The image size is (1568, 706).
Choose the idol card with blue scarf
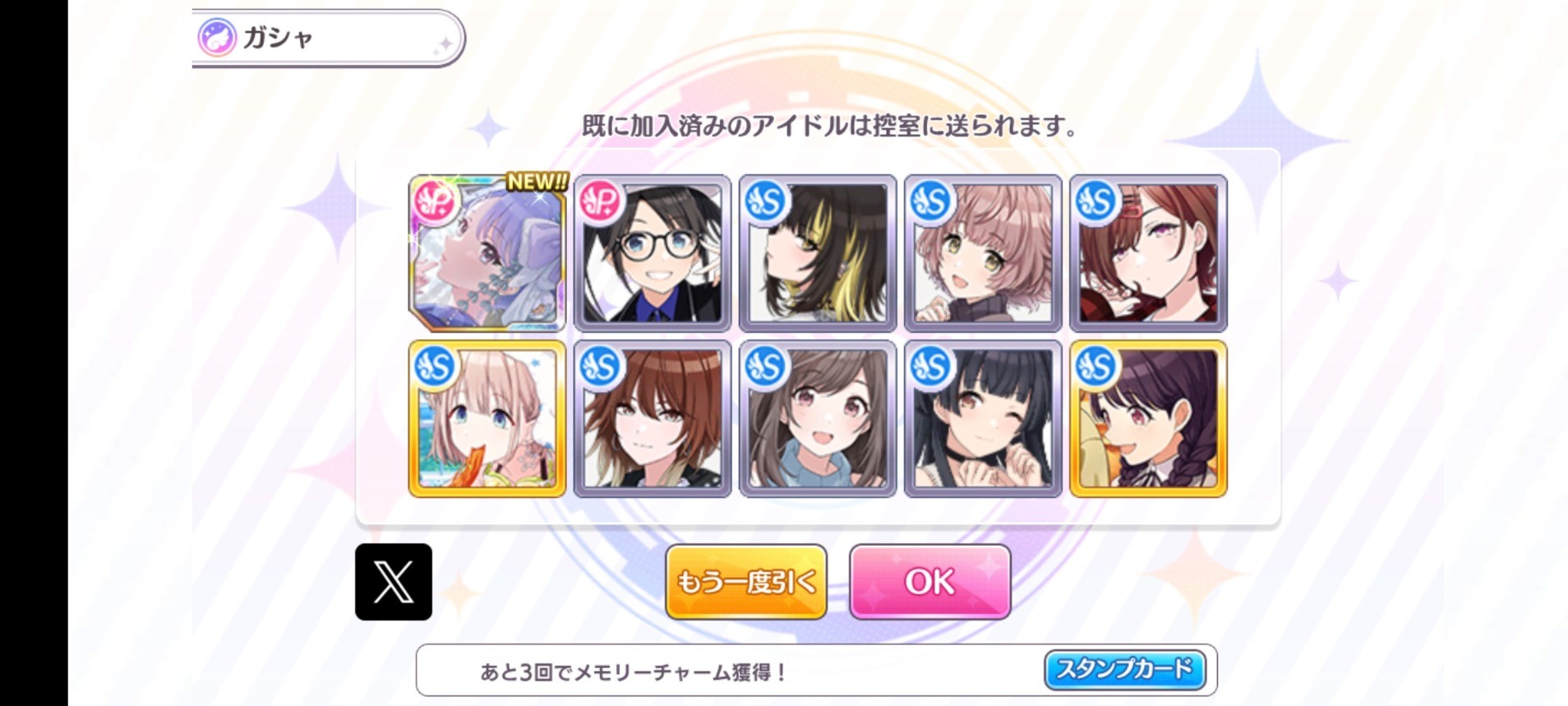tap(818, 419)
